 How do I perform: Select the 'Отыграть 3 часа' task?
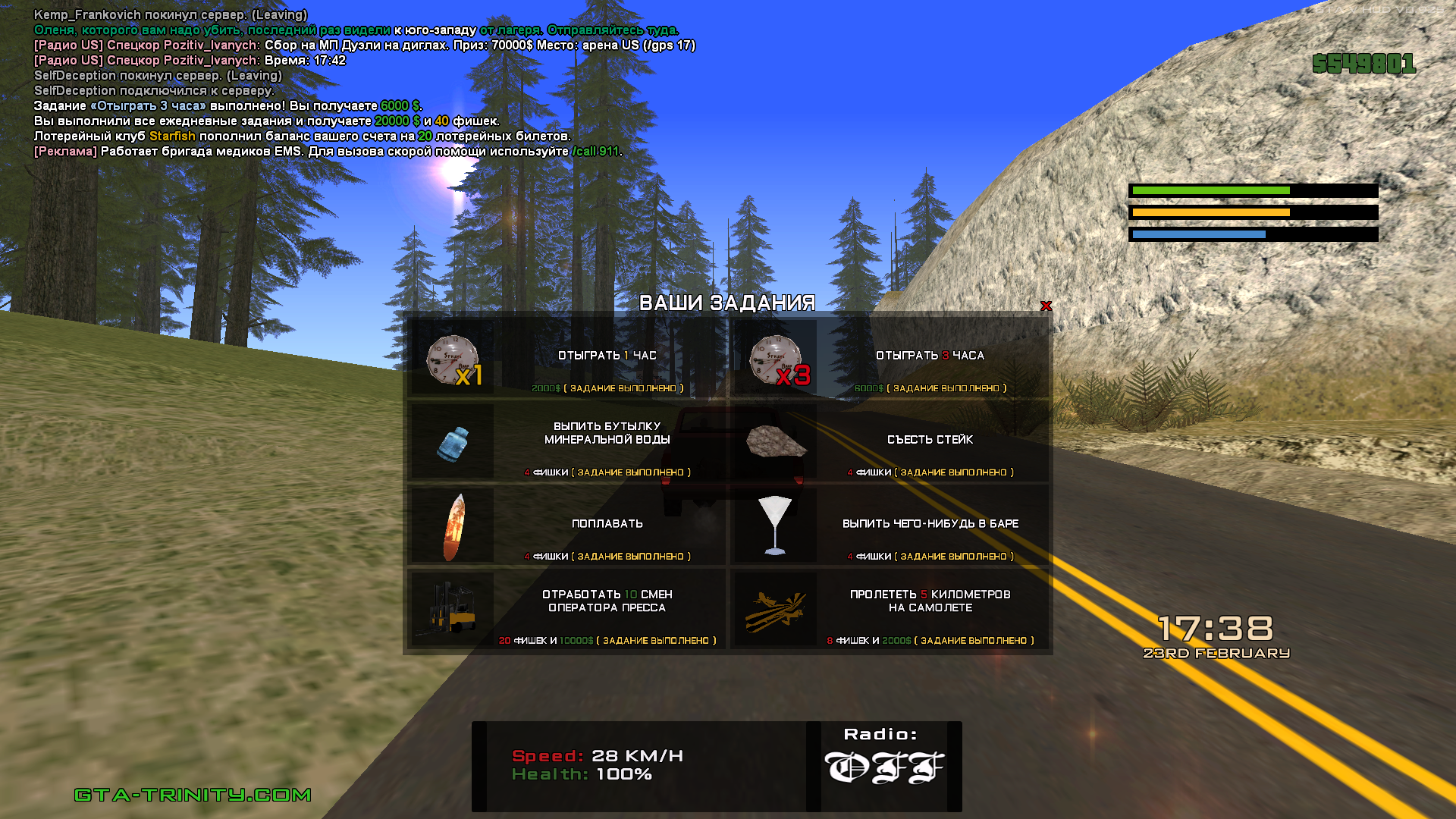point(890,358)
